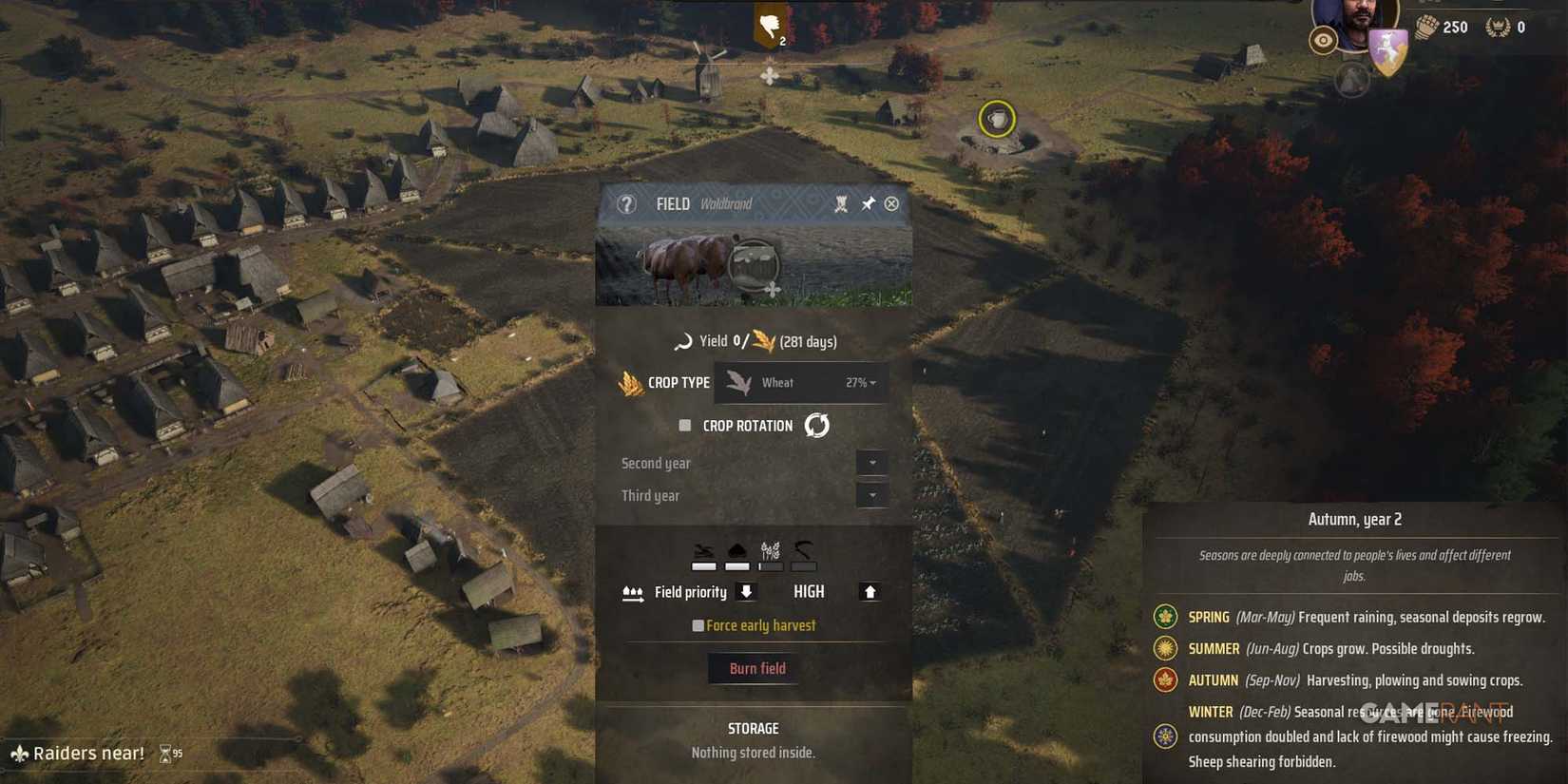
Task: Expand the Third year crop dropdown
Action: click(x=871, y=495)
